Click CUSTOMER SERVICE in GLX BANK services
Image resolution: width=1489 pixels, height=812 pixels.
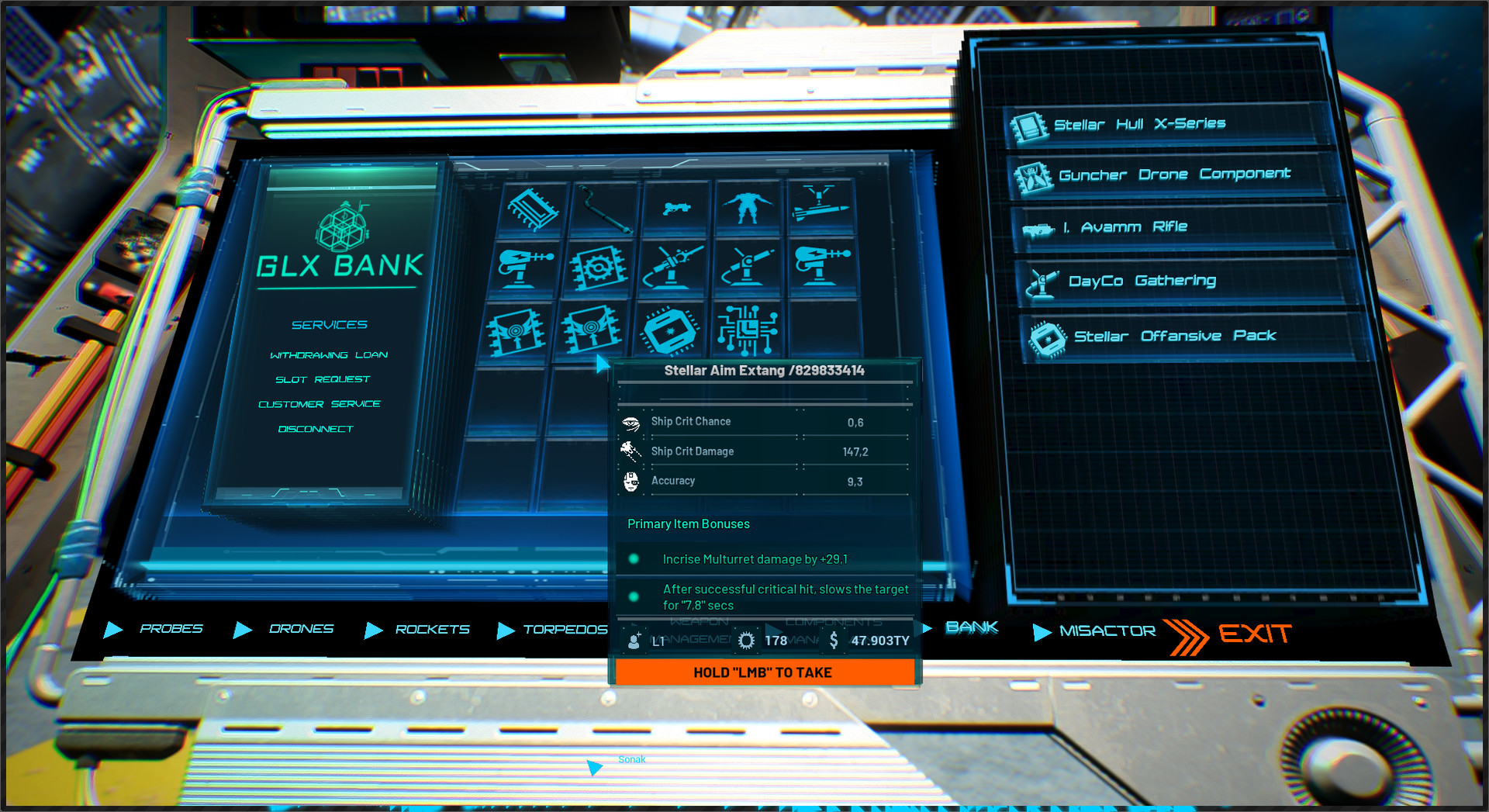[319, 403]
